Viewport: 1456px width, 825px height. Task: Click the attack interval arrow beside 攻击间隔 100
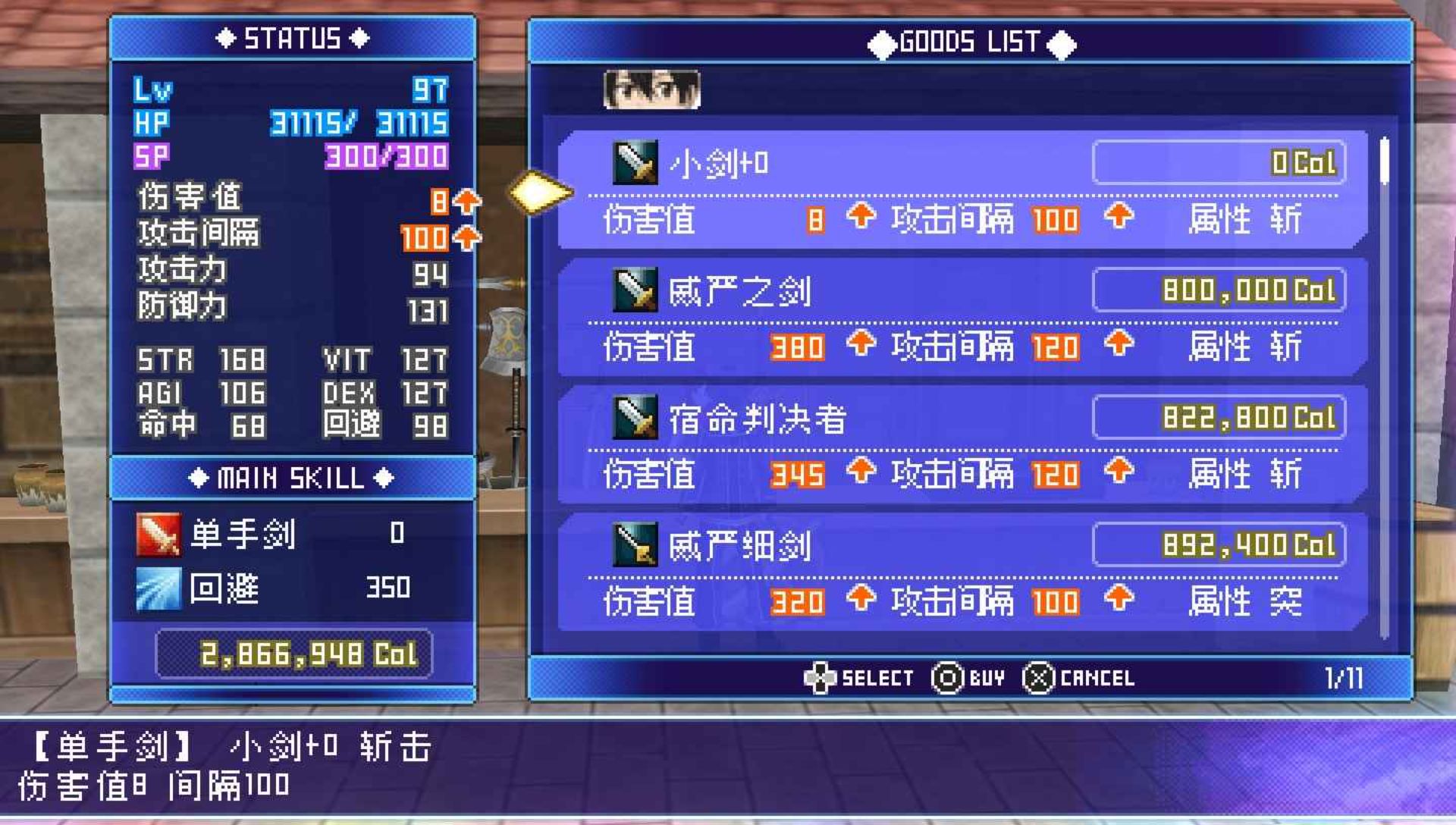pos(468,237)
